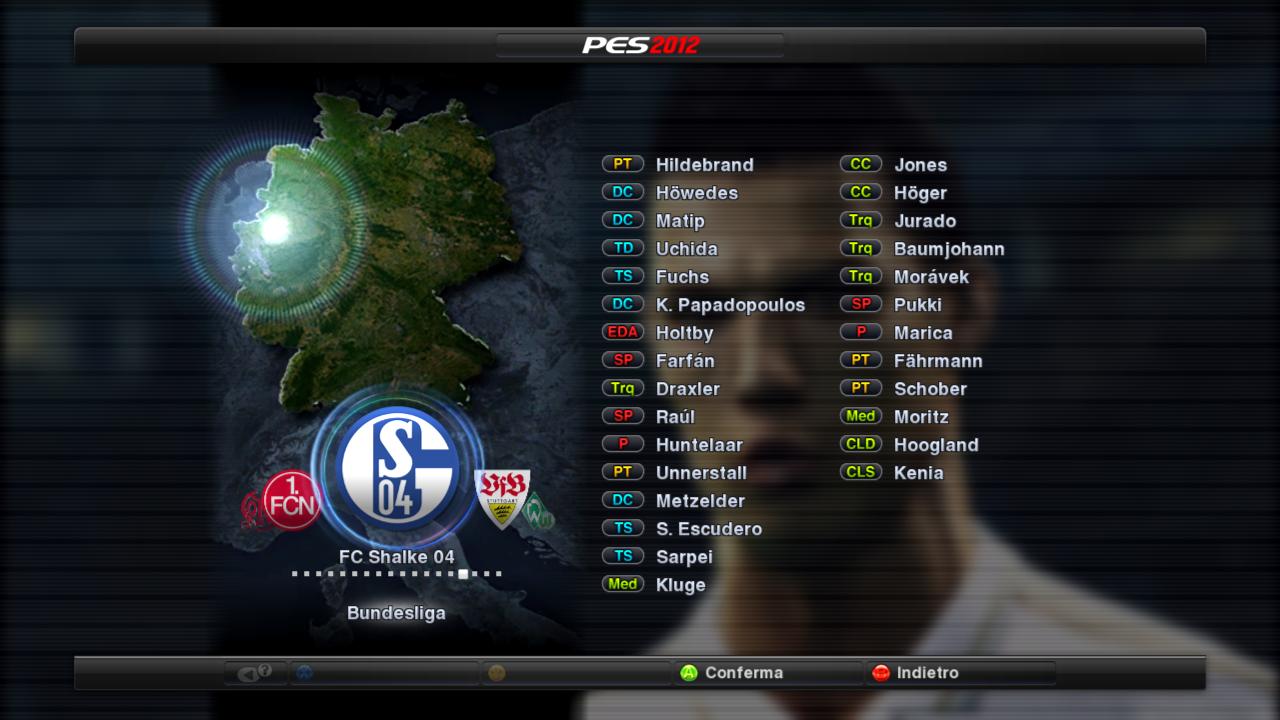Choose Höwedes from the roster
The image size is (1280, 720).
point(696,193)
